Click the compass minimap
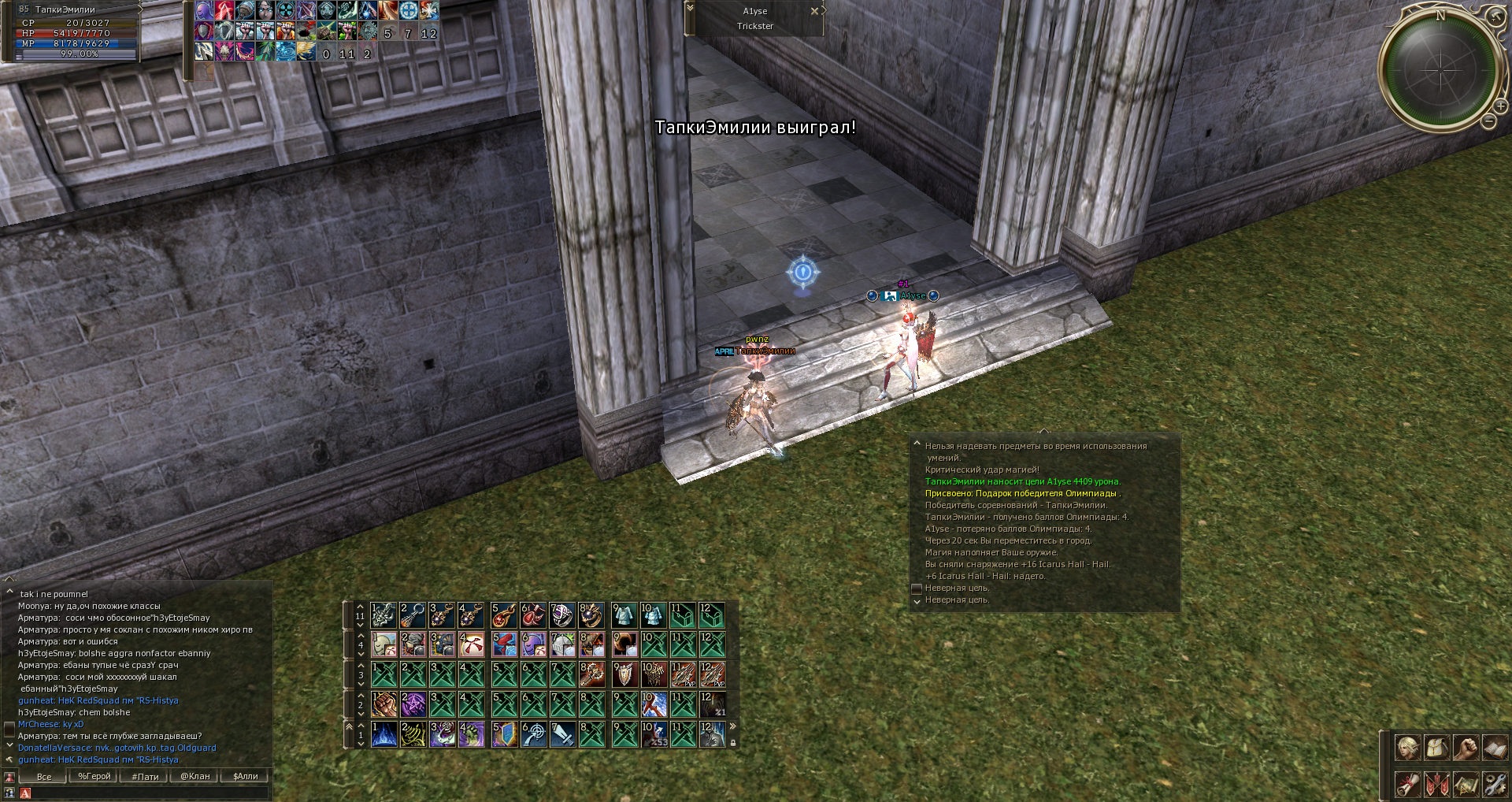The width and height of the screenshot is (1512, 802). (x=1440, y=69)
